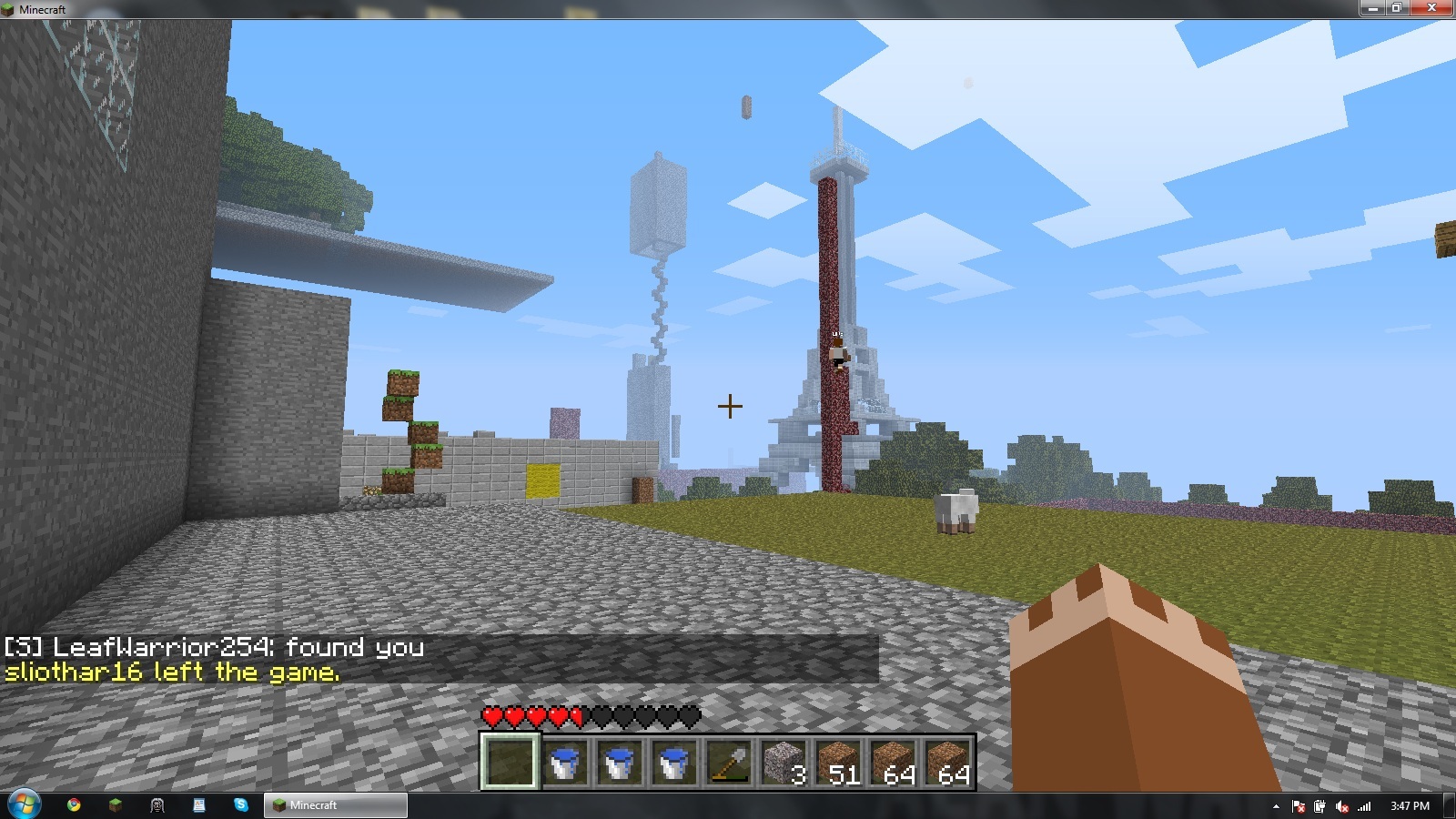Close the Minecraft window

tap(1431, 8)
